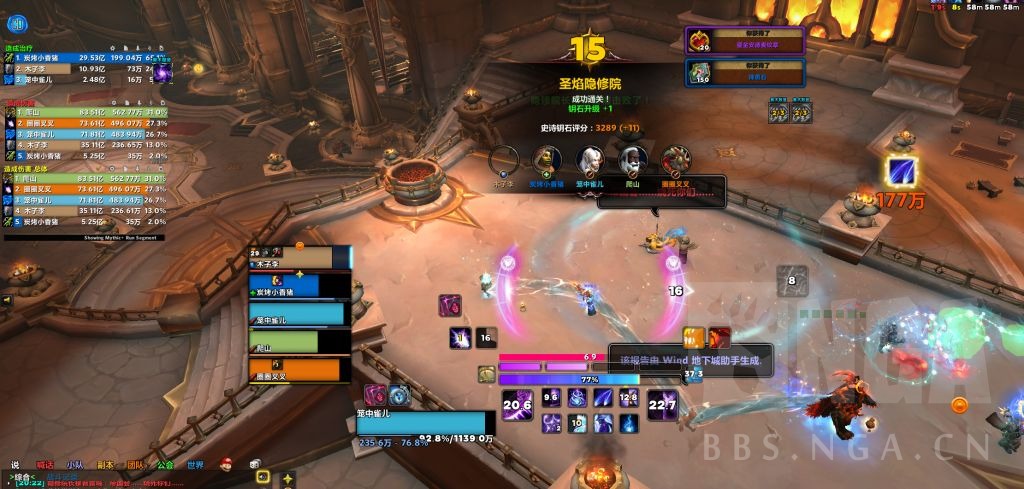Click the dice roll icon
Image resolution: width=1024 pixels, height=489 pixels.
[x=255, y=465]
